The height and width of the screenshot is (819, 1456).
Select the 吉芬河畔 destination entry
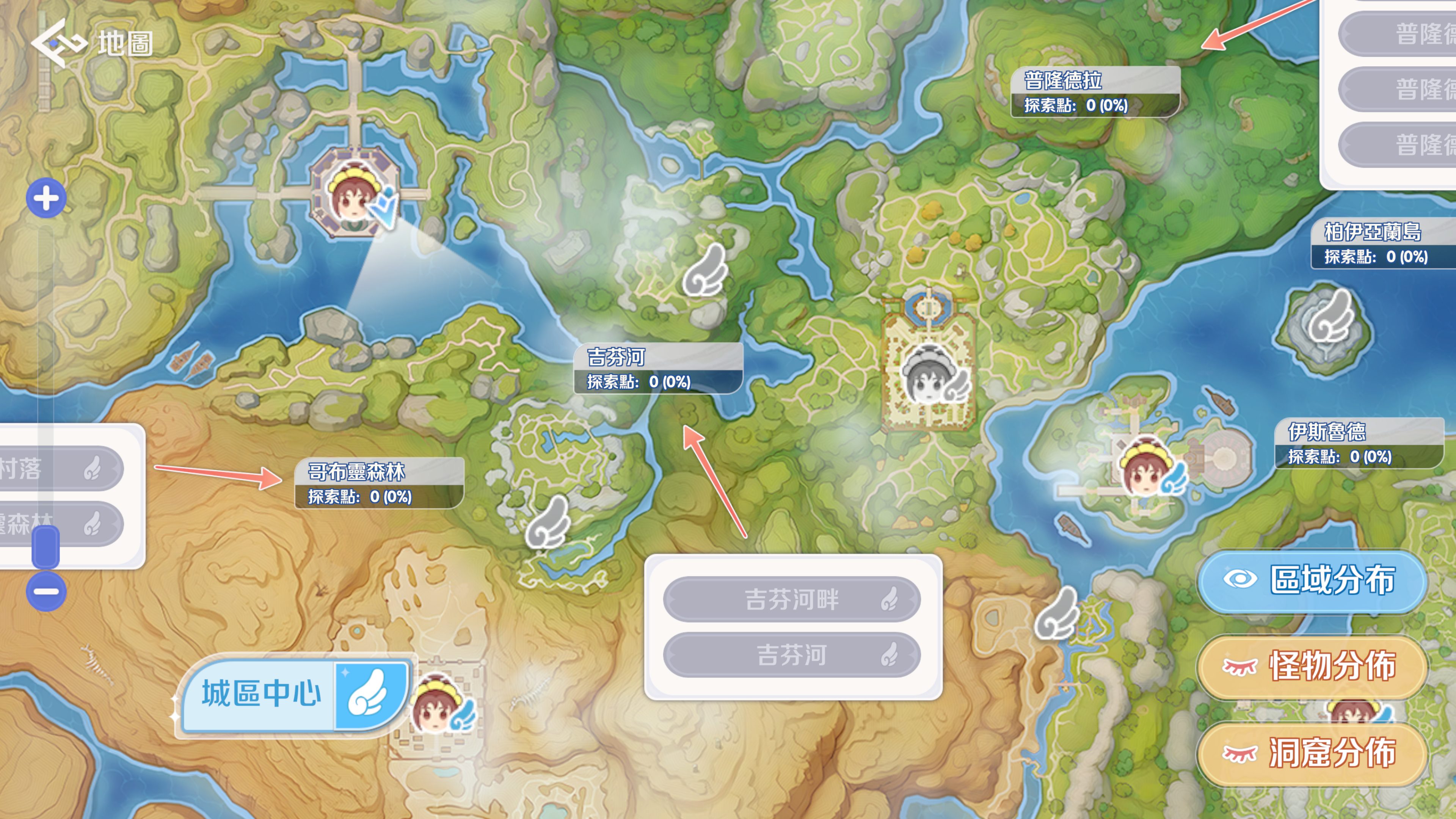click(x=791, y=600)
